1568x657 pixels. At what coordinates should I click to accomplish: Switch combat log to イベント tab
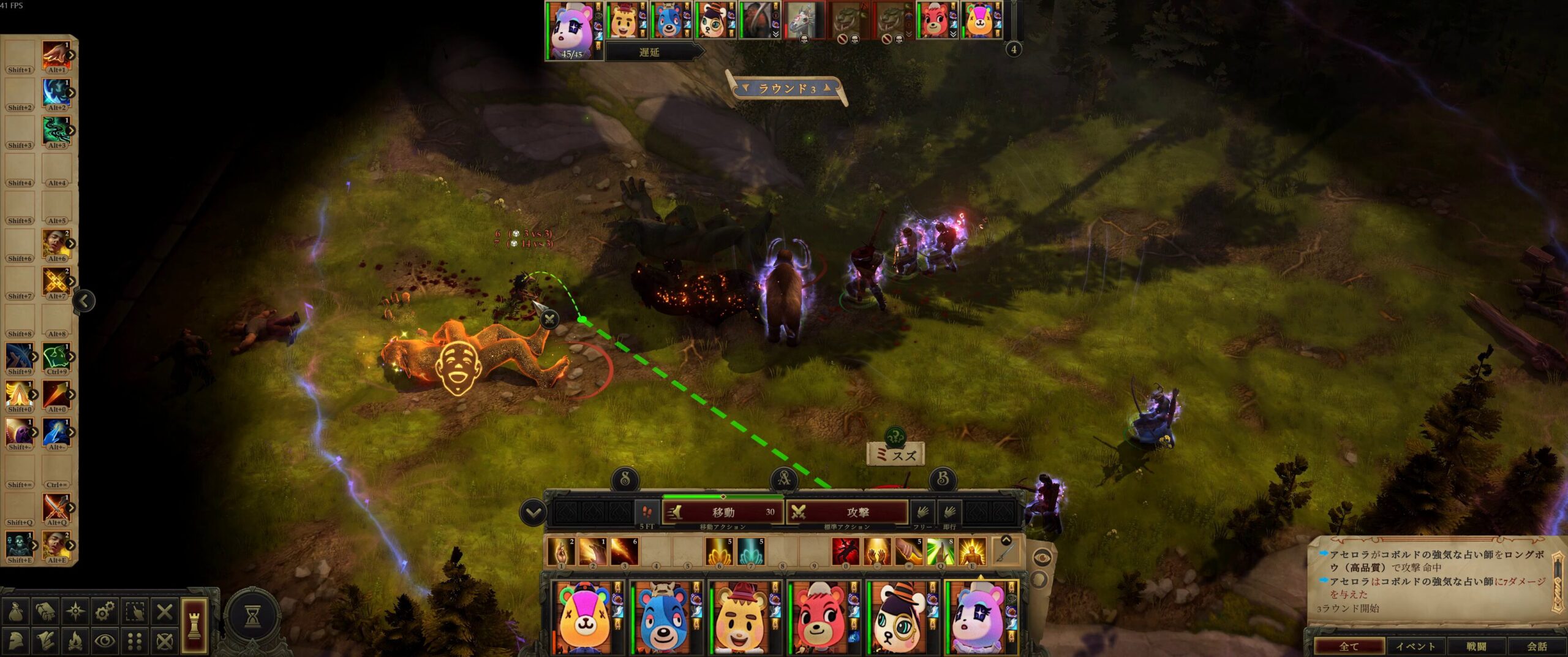coord(1415,646)
